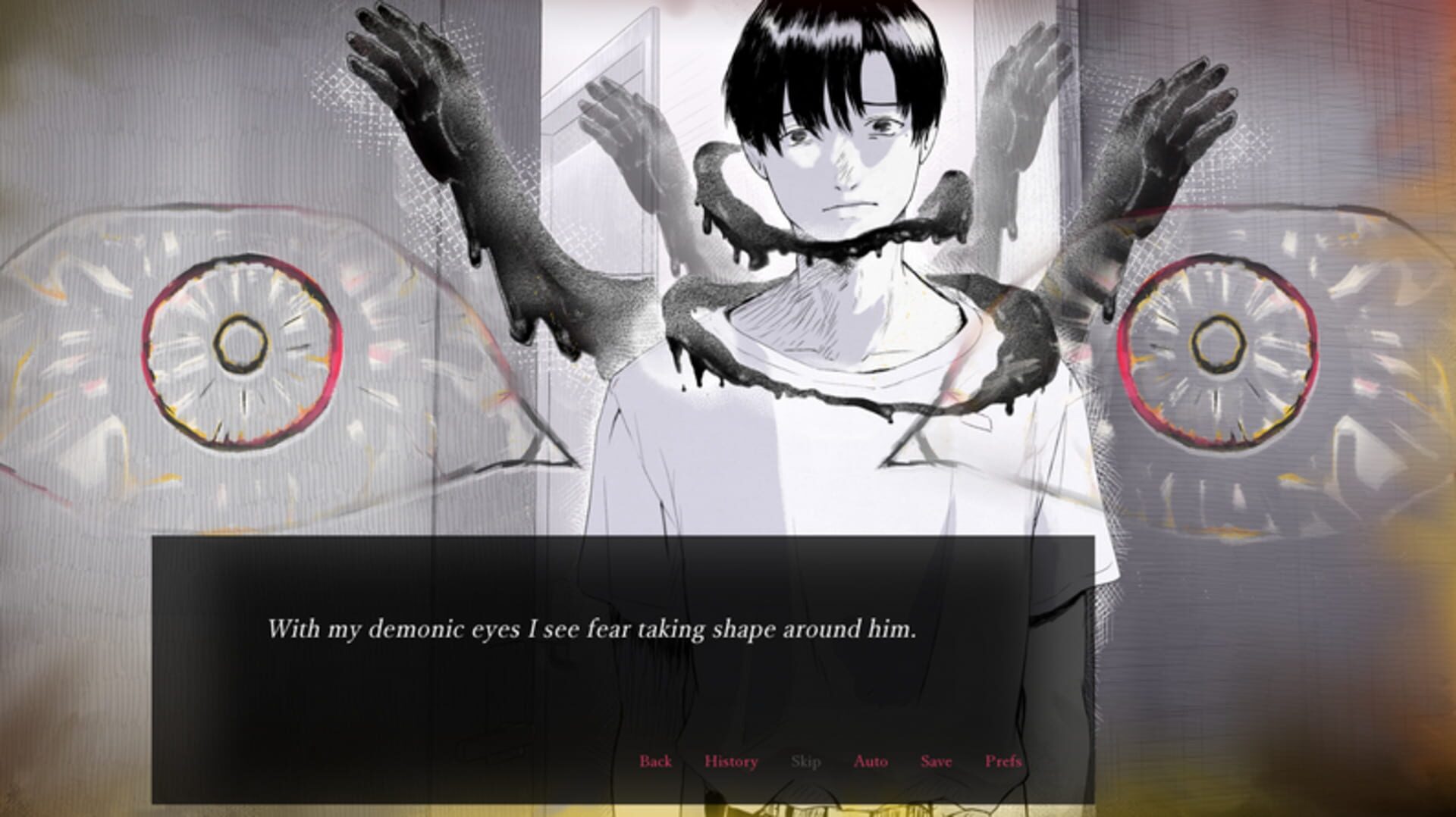Click the History label in the quick menu
Viewport: 1456px width, 817px height.
point(730,762)
